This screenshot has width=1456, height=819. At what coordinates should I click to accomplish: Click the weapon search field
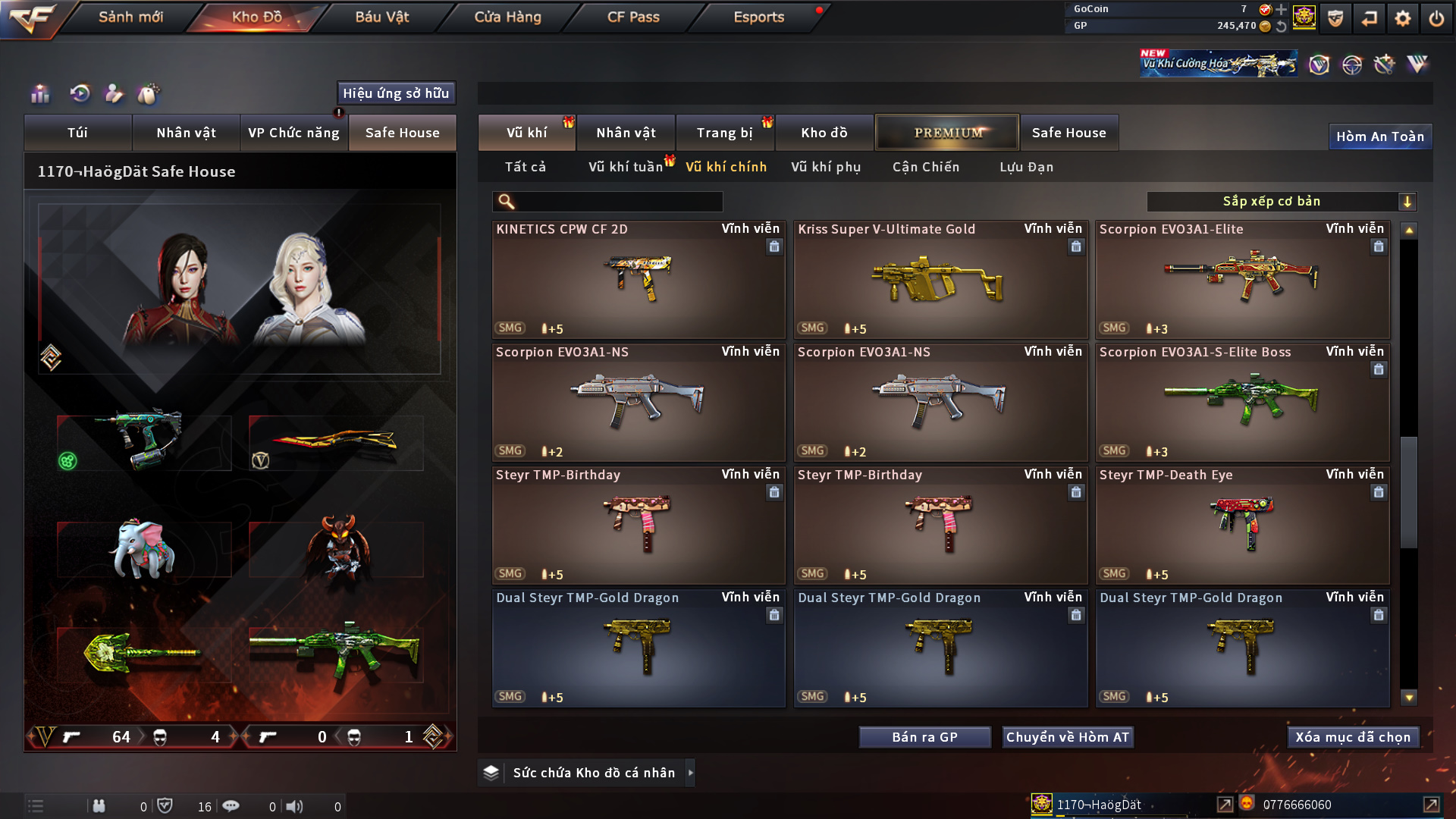click(618, 202)
